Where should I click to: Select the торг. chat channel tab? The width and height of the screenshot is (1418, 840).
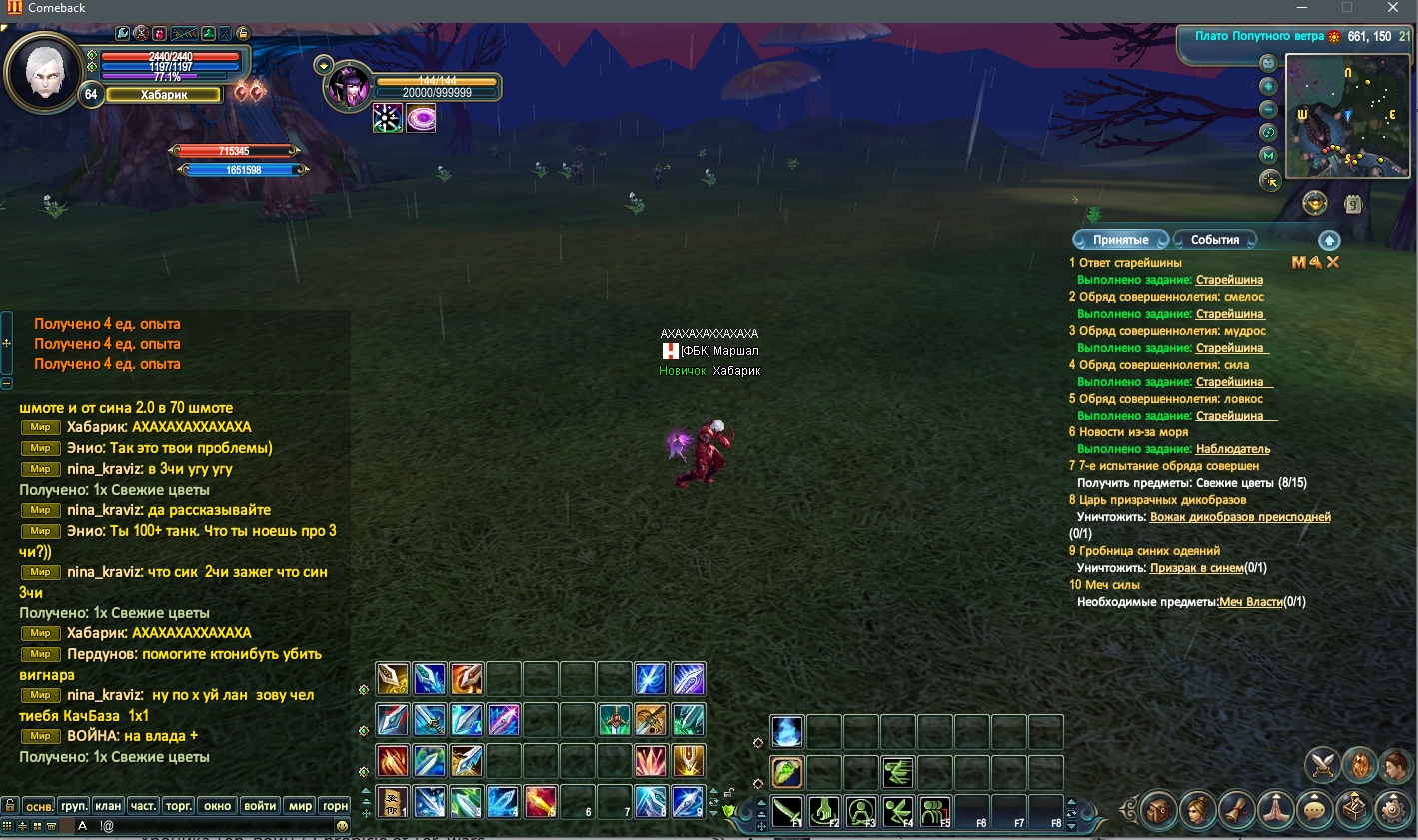(179, 806)
